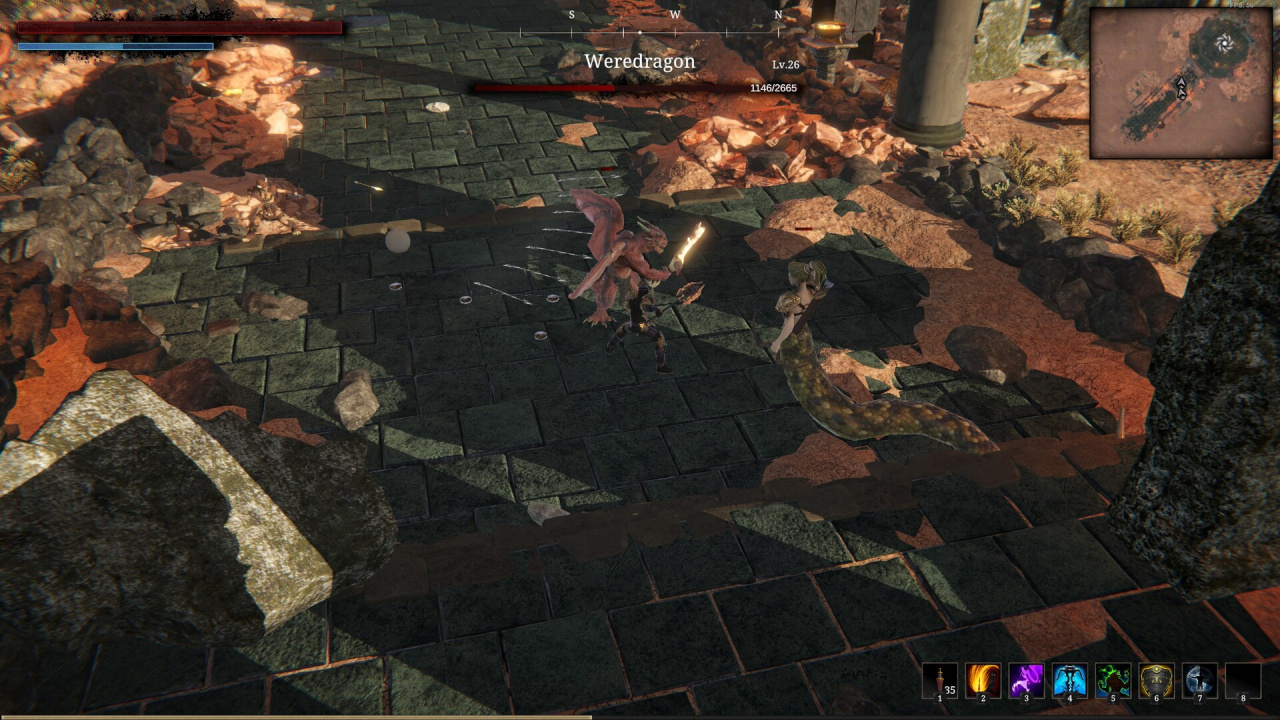Select the empty hotbar slot 8

[1243, 681]
